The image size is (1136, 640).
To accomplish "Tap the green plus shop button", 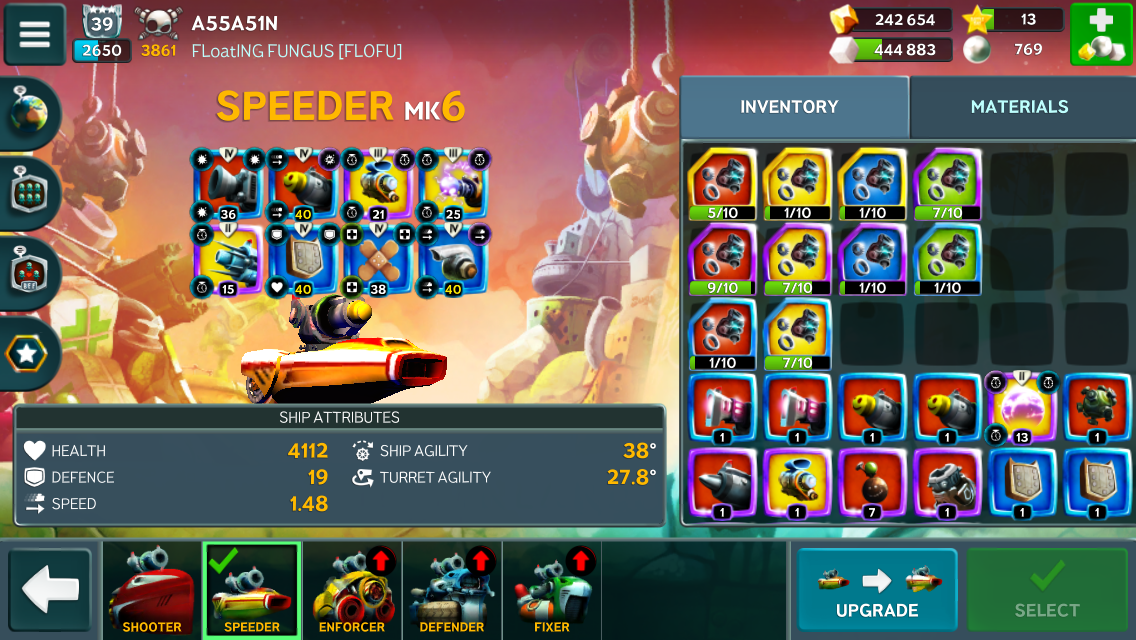I will 1101,35.
